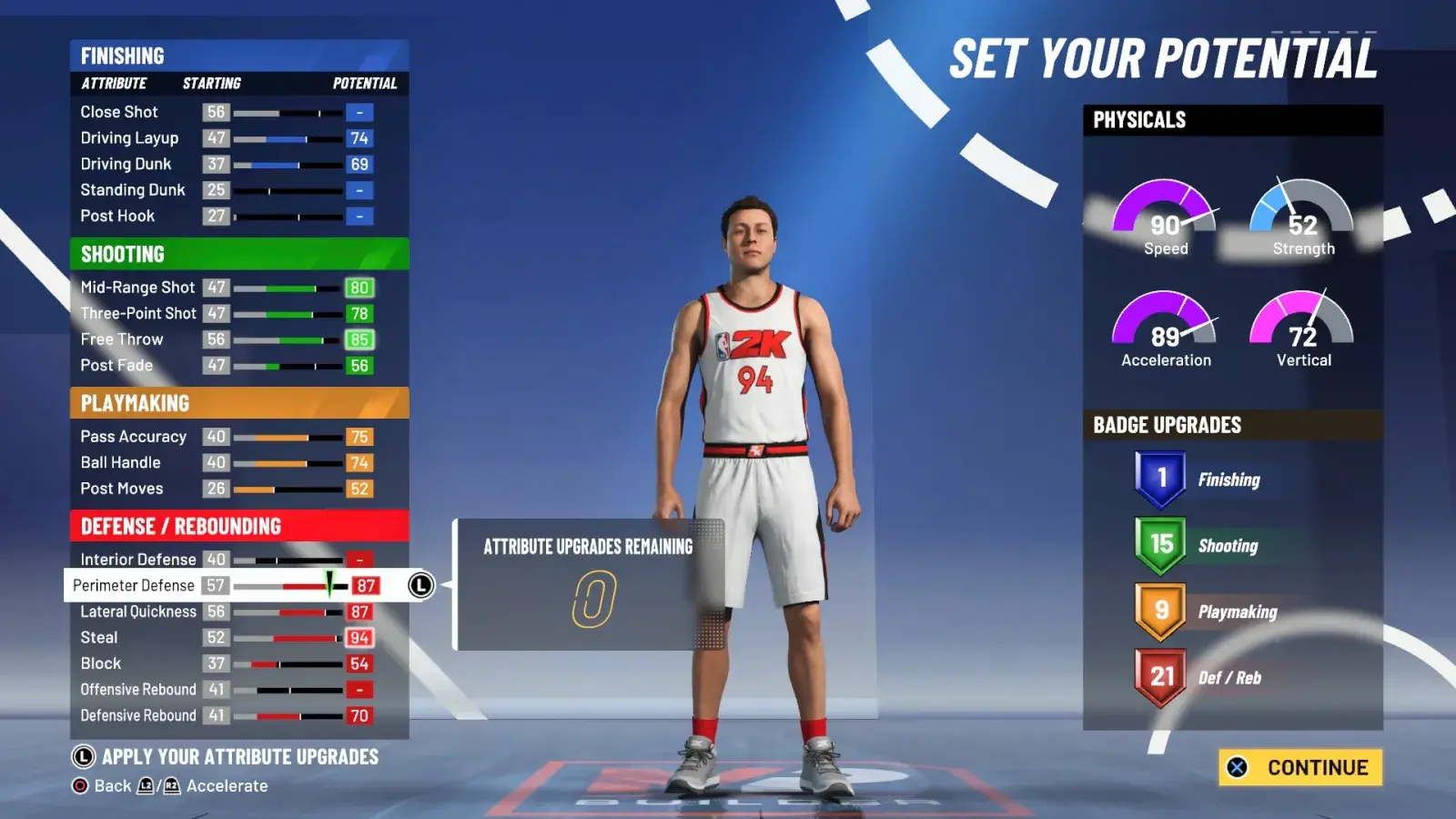The width and height of the screenshot is (1456, 819).
Task: Pick the Block attribute row
Action: (227, 663)
